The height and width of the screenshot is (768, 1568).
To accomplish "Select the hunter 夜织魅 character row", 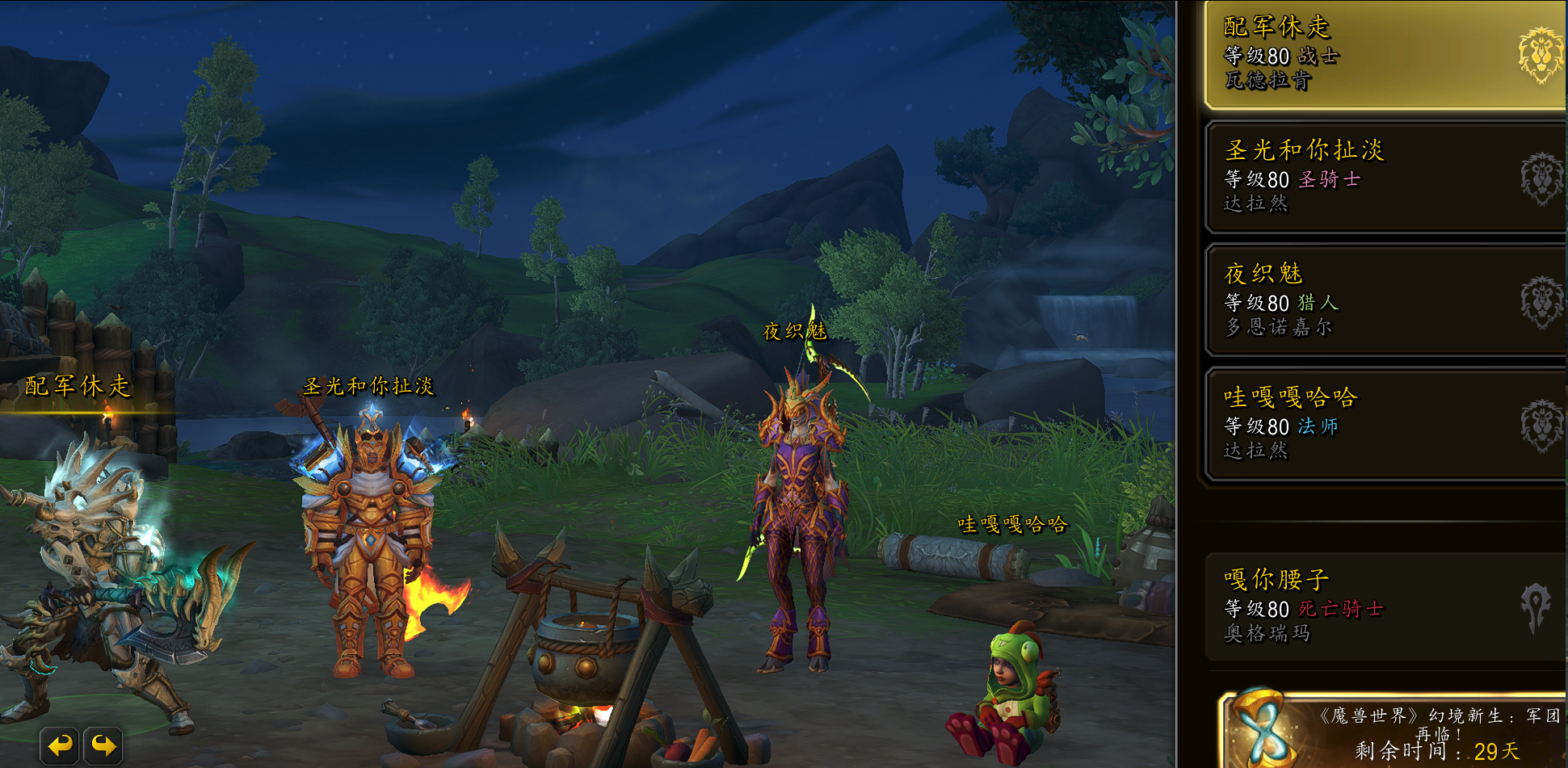I will [1381, 301].
